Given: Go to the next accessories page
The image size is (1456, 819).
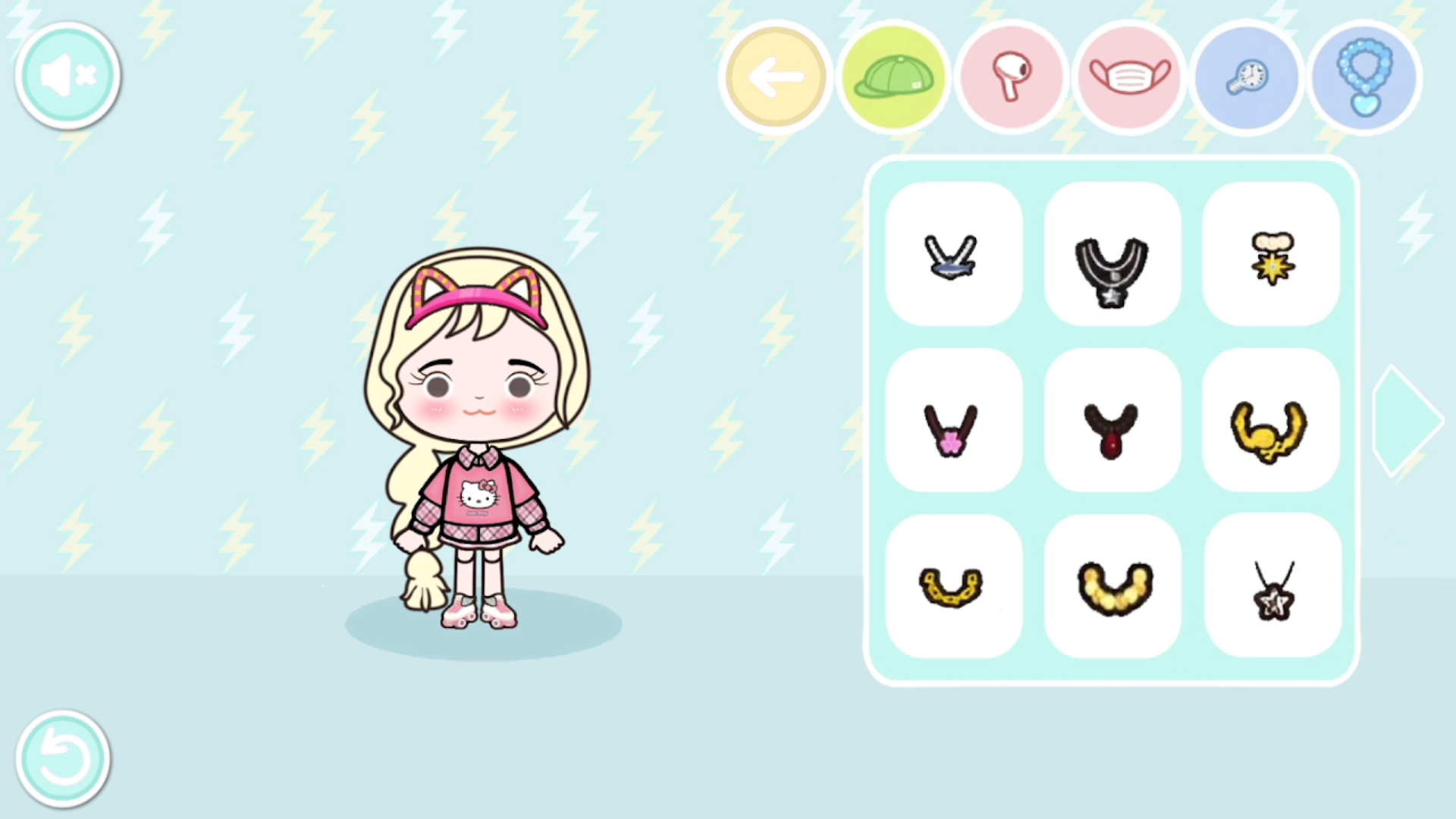Looking at the screenshot, I should 1407,421.
